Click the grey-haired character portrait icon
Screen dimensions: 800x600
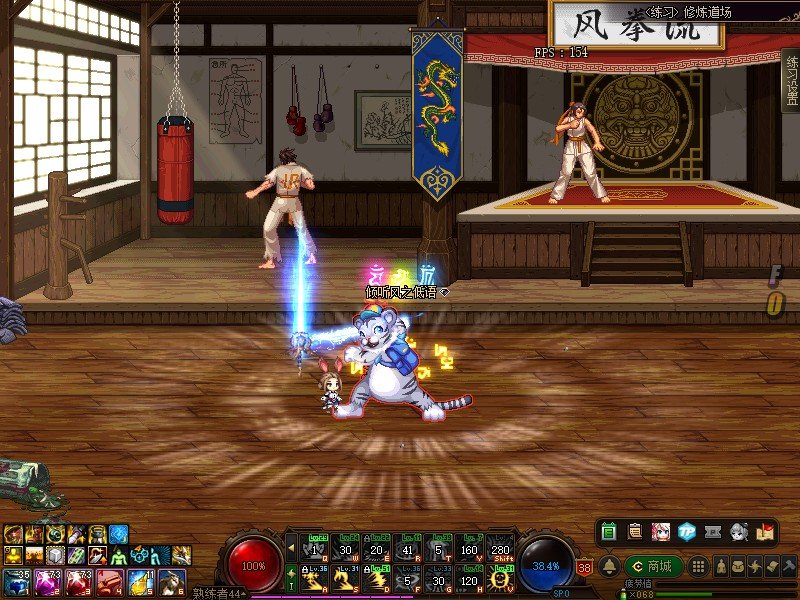tap(739, 532)
